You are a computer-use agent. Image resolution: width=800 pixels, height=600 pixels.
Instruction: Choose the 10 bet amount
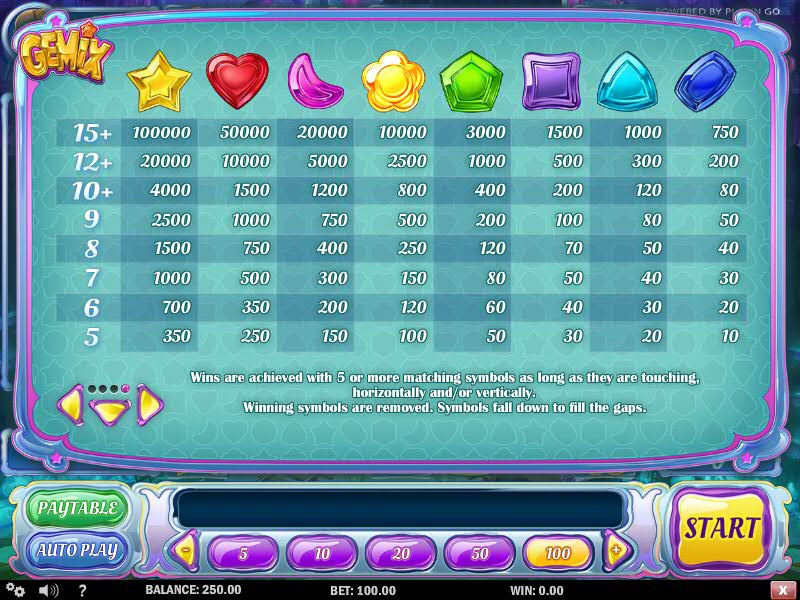(322, 552)
